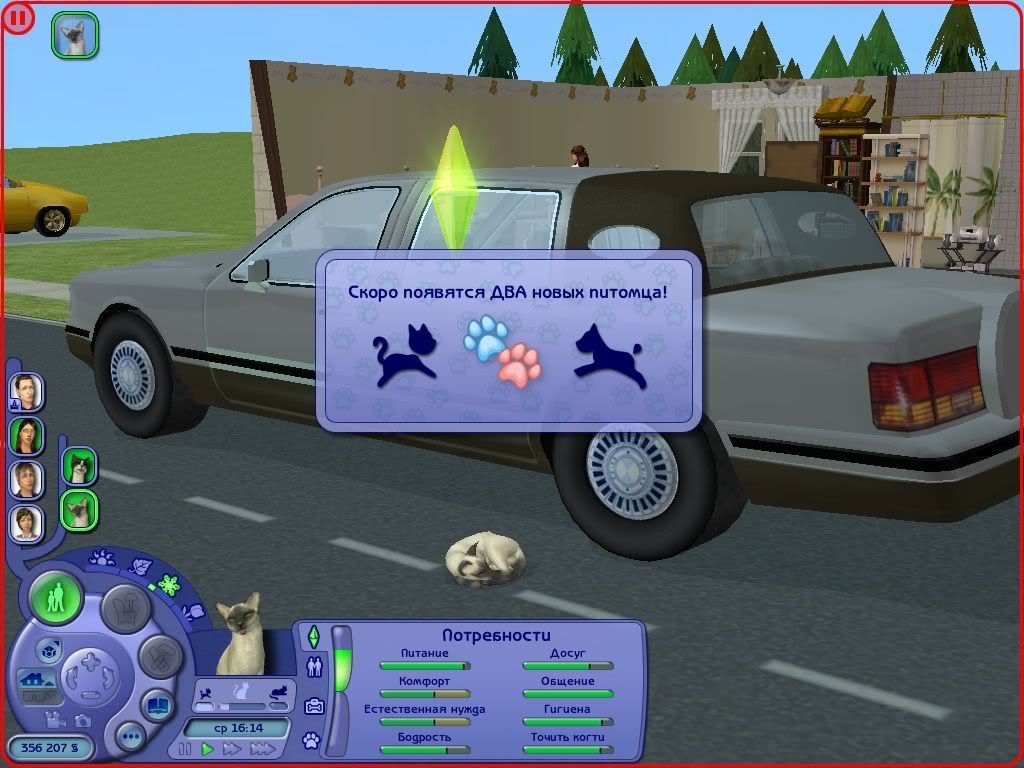
Task: Select the Siamese cat portrait at top
Action: pyautogui.click(x=75, y=35)
